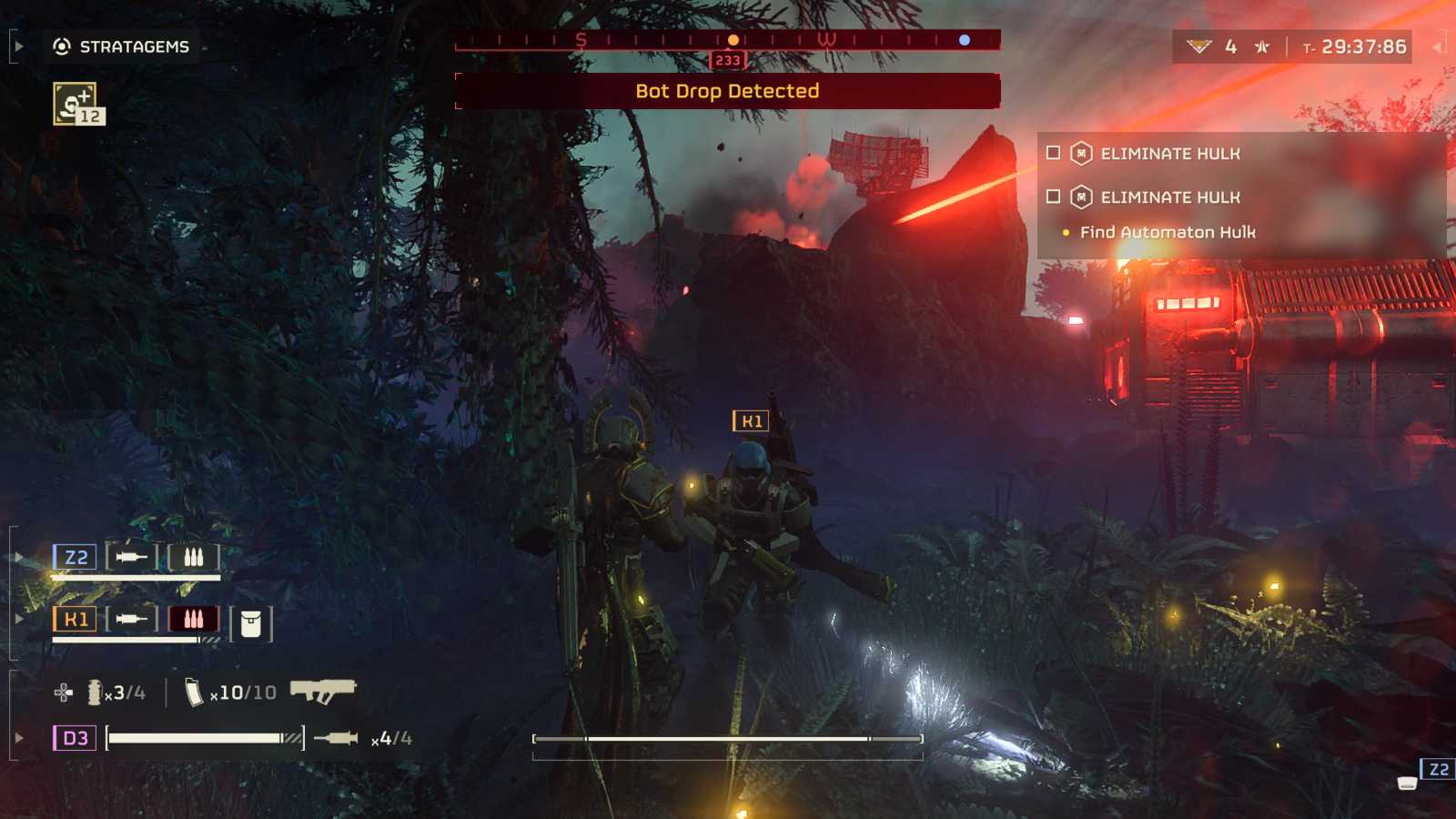Click K1's red ammo status icon
The width and height of the screenshot is (1456, 819).
tap(193, 620)
